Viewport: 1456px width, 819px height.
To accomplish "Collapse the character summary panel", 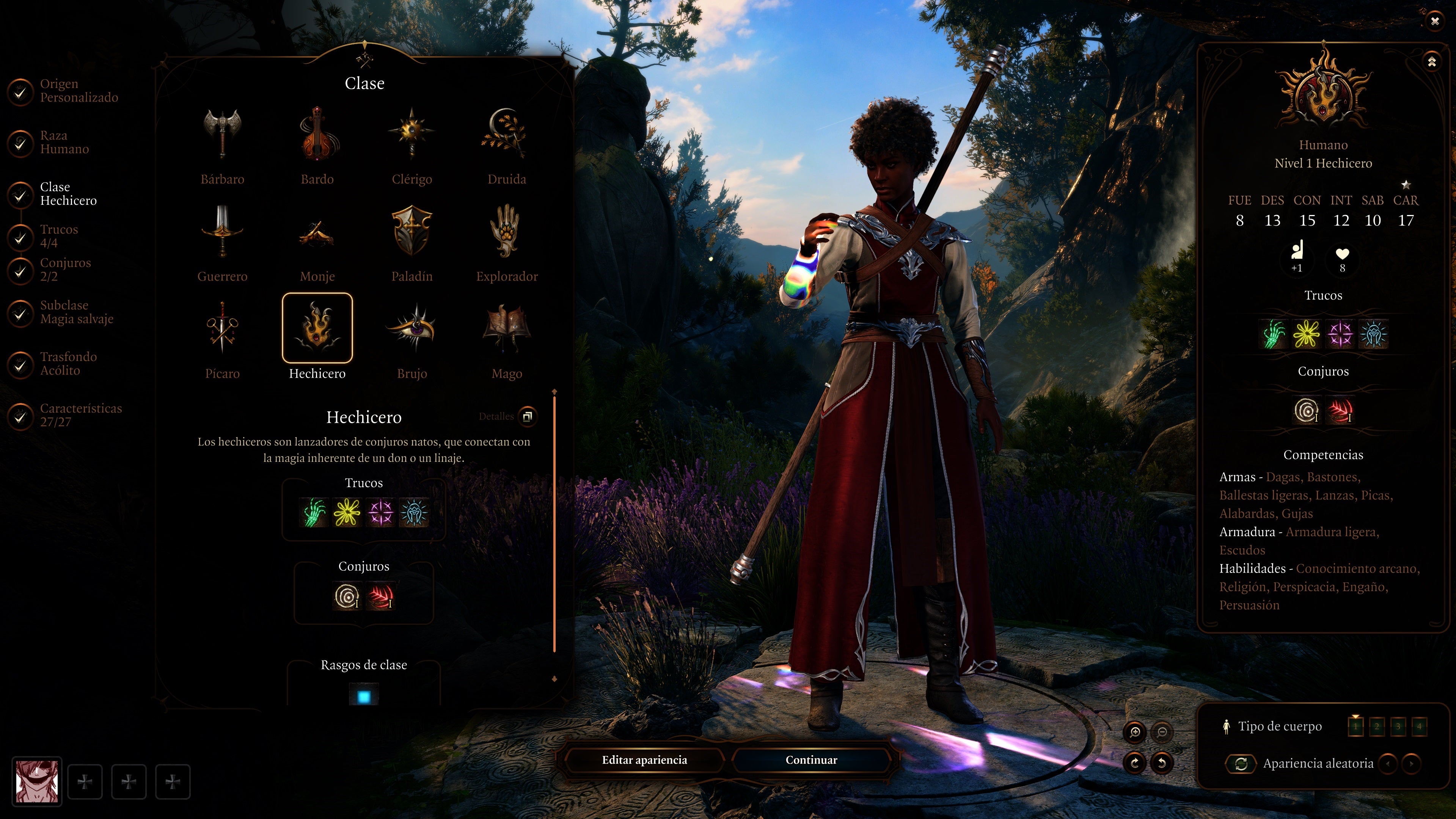I will (x=1432, y=61).
